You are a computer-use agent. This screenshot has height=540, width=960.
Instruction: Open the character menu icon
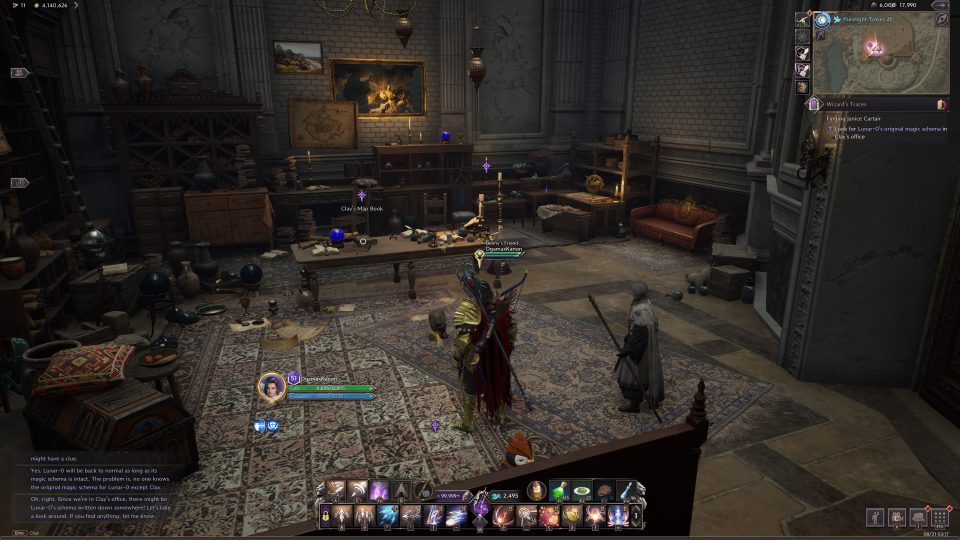point(875,517)
